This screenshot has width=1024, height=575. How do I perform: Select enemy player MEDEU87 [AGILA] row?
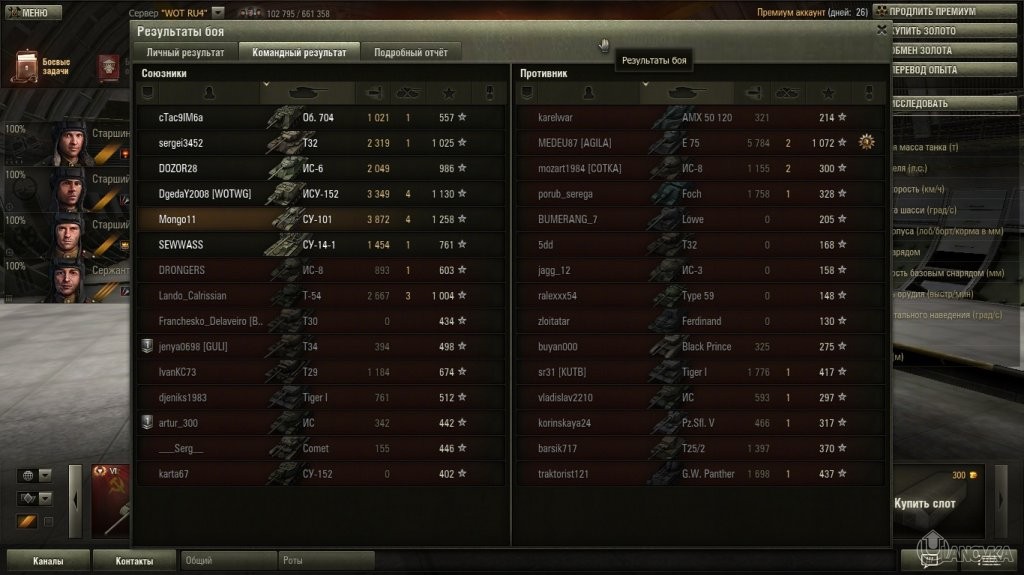698,143
